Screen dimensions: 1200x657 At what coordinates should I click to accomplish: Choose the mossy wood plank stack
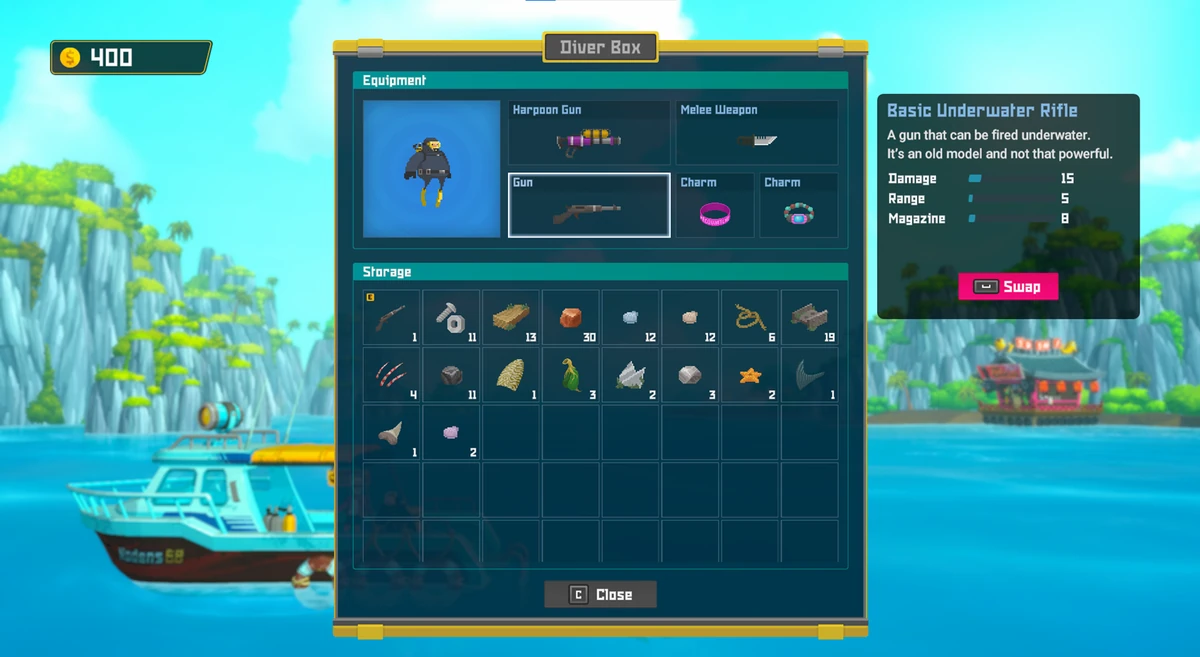click(x=511, y=318)
